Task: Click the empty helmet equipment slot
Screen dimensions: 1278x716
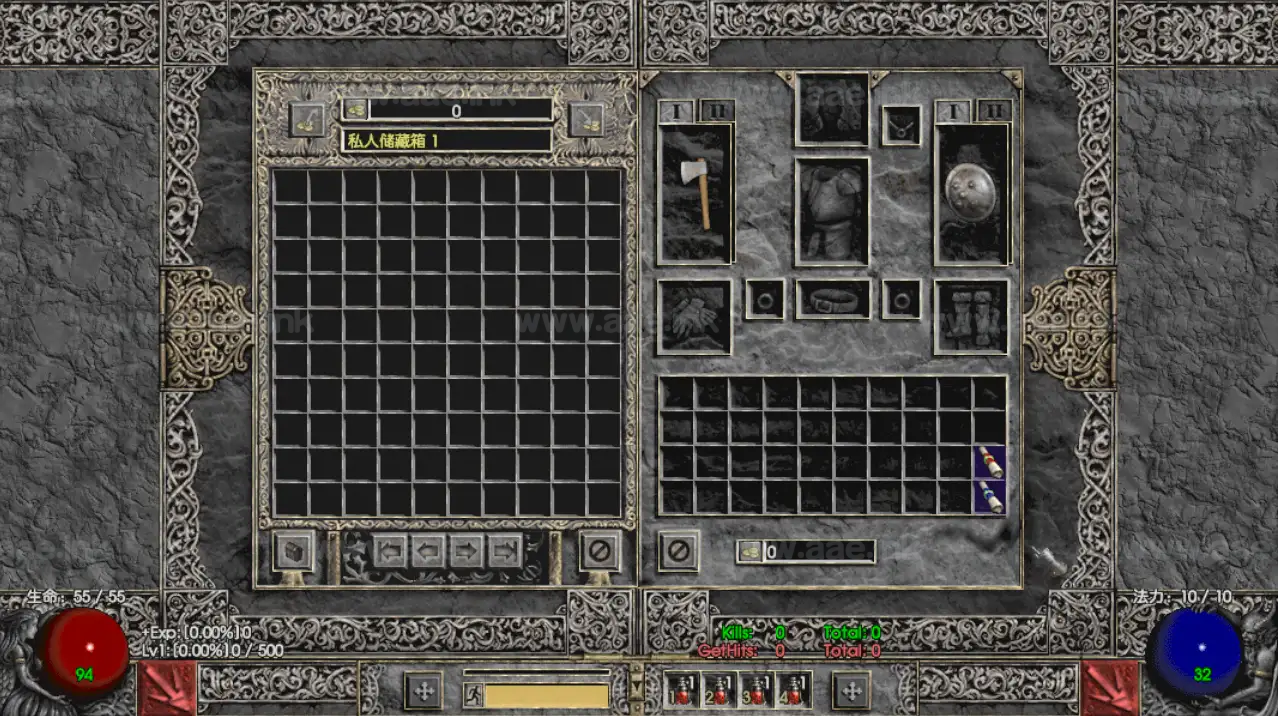Action: 832,108
